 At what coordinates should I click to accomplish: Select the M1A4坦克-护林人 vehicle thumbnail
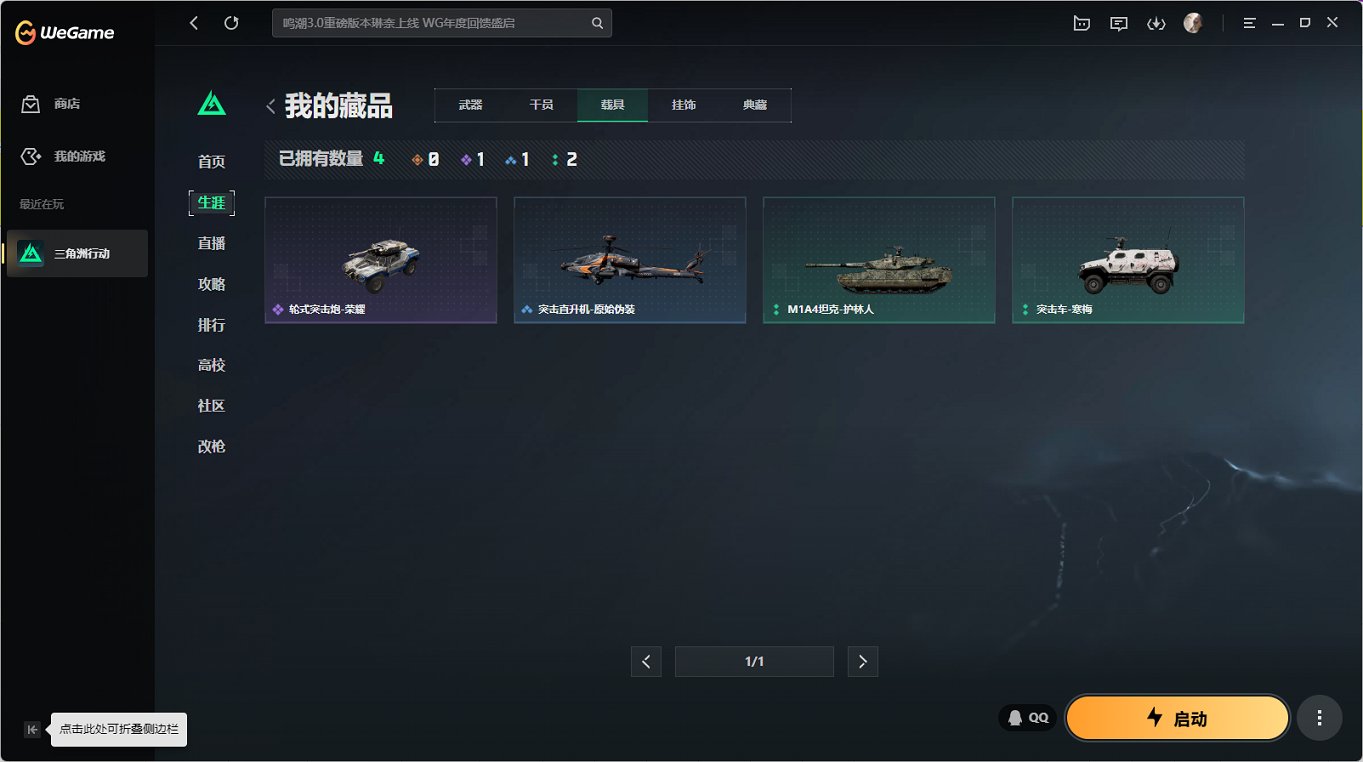(878, 260)
